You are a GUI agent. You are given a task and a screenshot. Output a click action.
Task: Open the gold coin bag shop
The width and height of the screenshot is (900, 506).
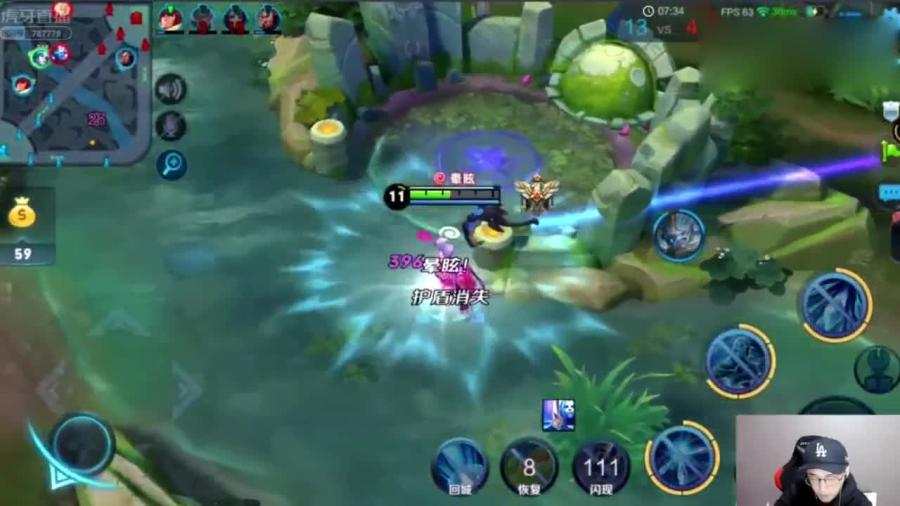(22, 214)
